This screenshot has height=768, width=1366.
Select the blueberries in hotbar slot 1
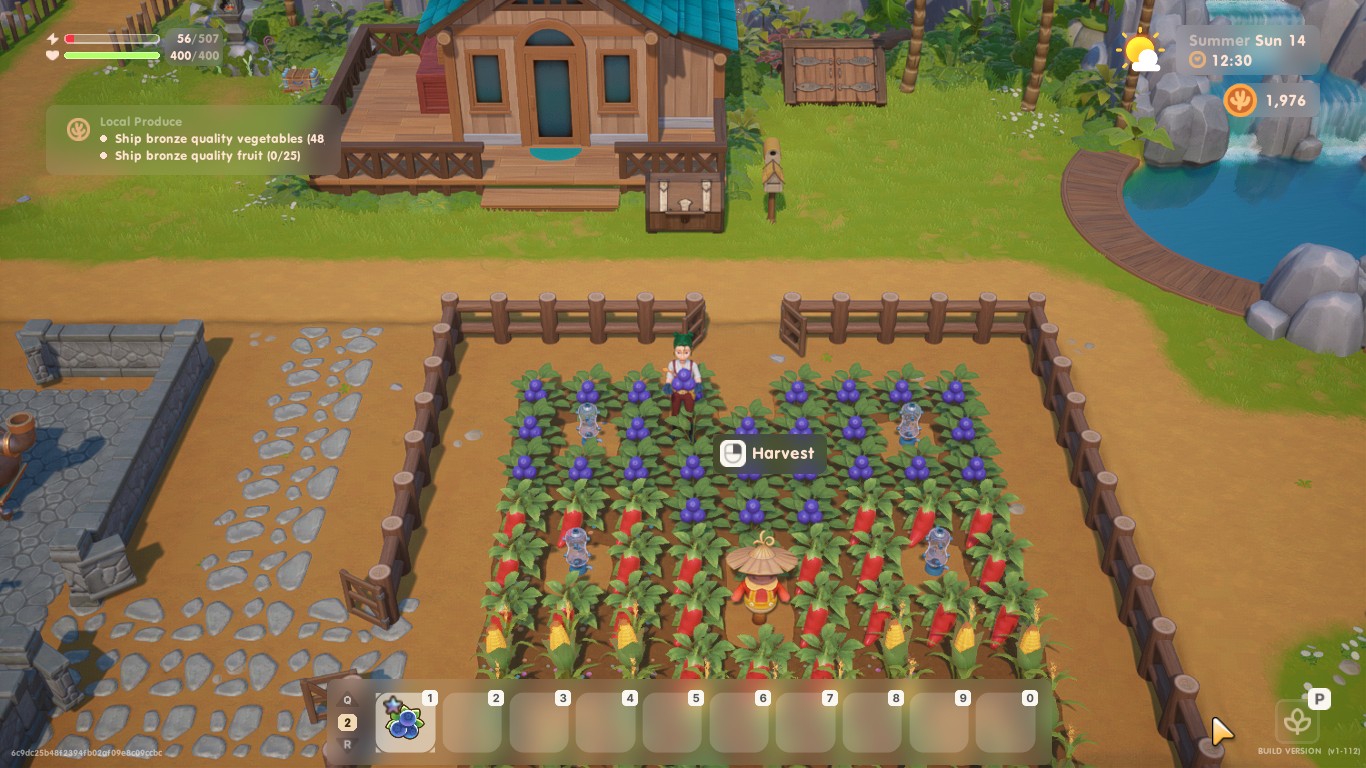click(405, 721)
